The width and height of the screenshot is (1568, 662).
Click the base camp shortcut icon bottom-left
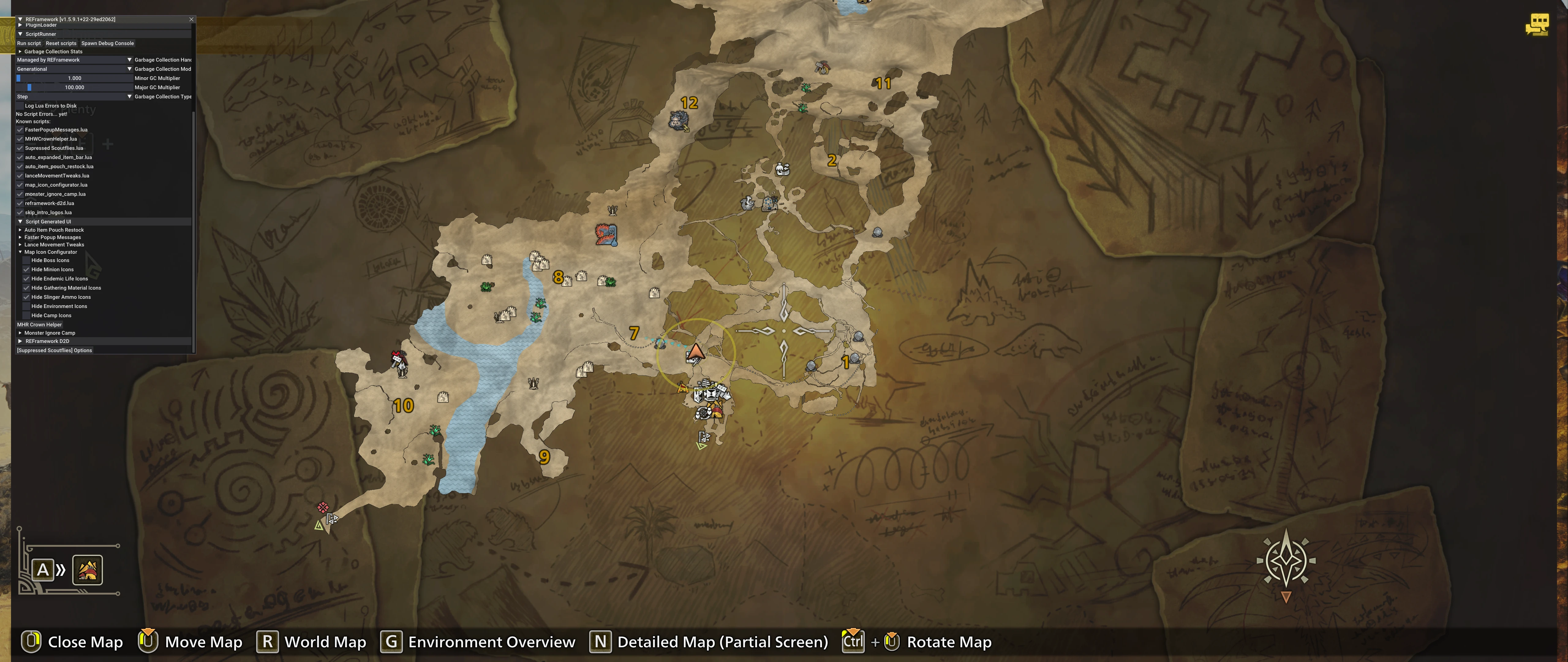(88, 570)
